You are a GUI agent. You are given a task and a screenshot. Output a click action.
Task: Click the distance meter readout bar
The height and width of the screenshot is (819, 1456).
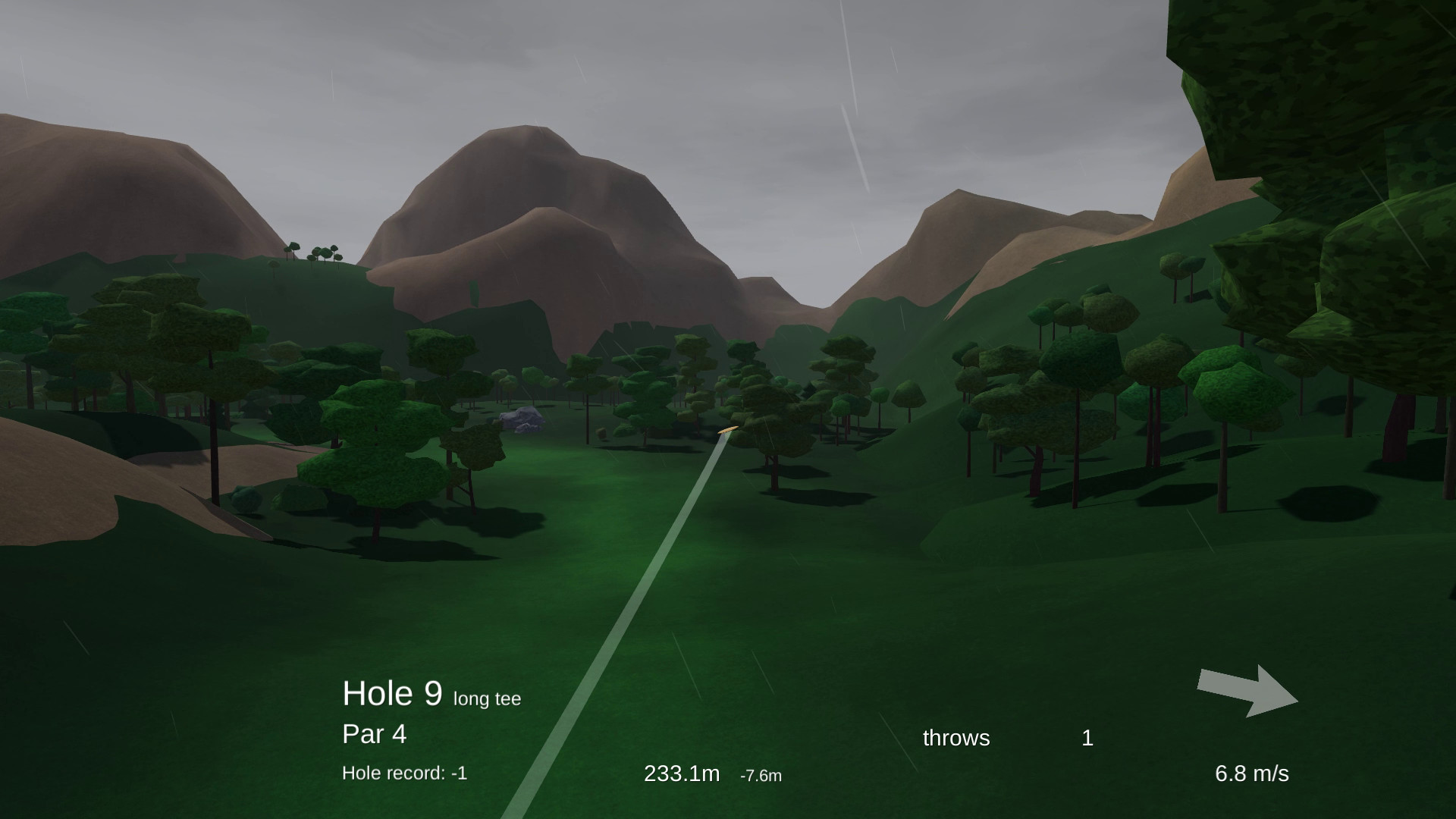pyautogui.click(x=681, y=773)
